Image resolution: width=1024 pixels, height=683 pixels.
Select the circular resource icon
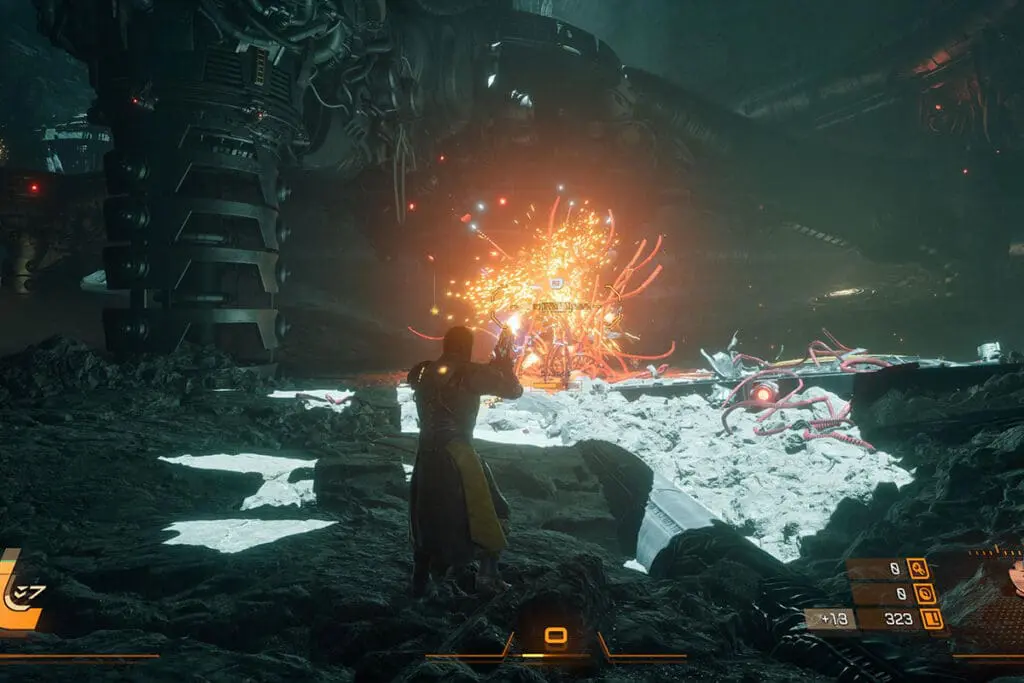926,594
